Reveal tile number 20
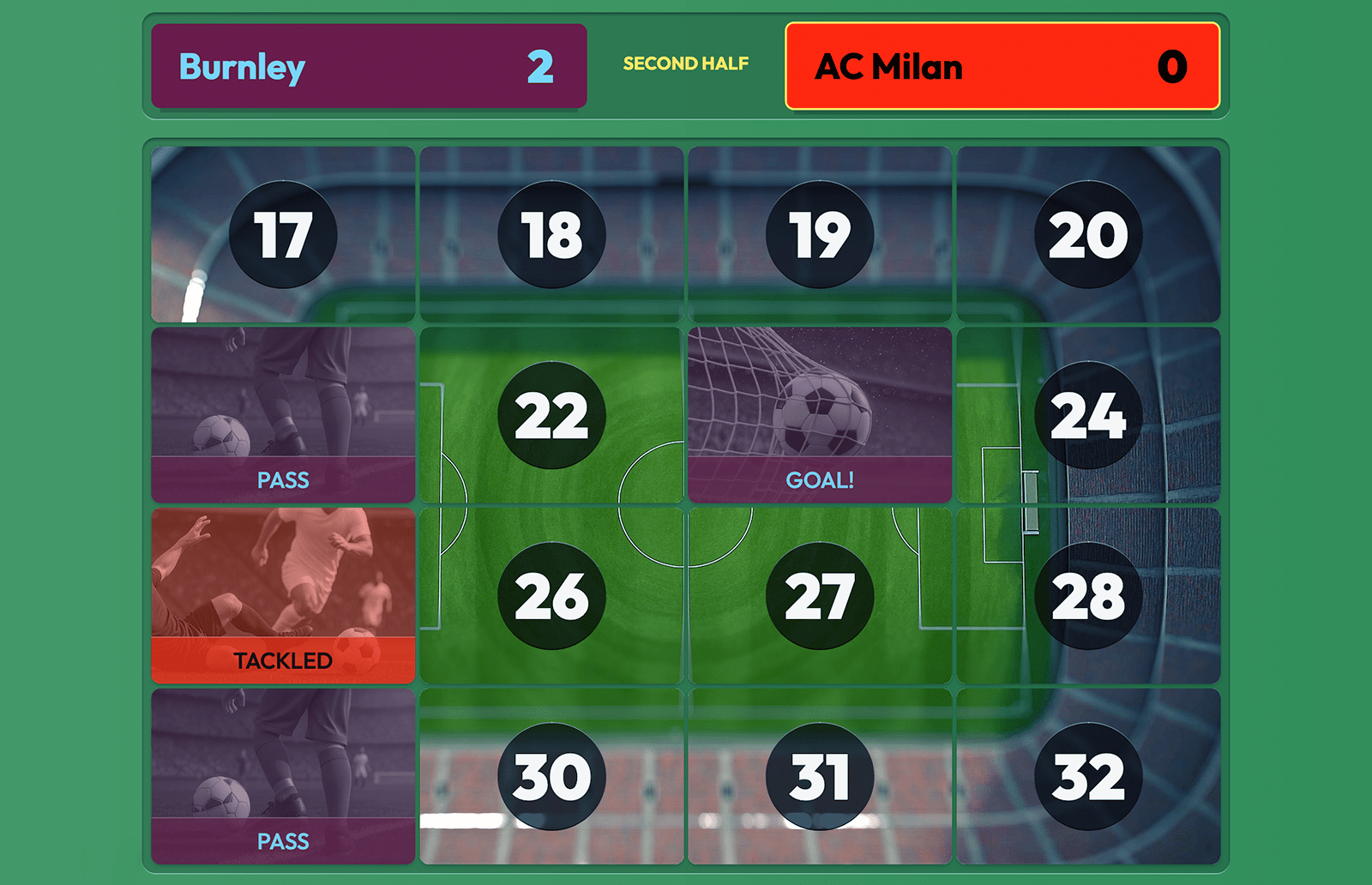Screen dimensions: 1372x885 click(1088, 234)
